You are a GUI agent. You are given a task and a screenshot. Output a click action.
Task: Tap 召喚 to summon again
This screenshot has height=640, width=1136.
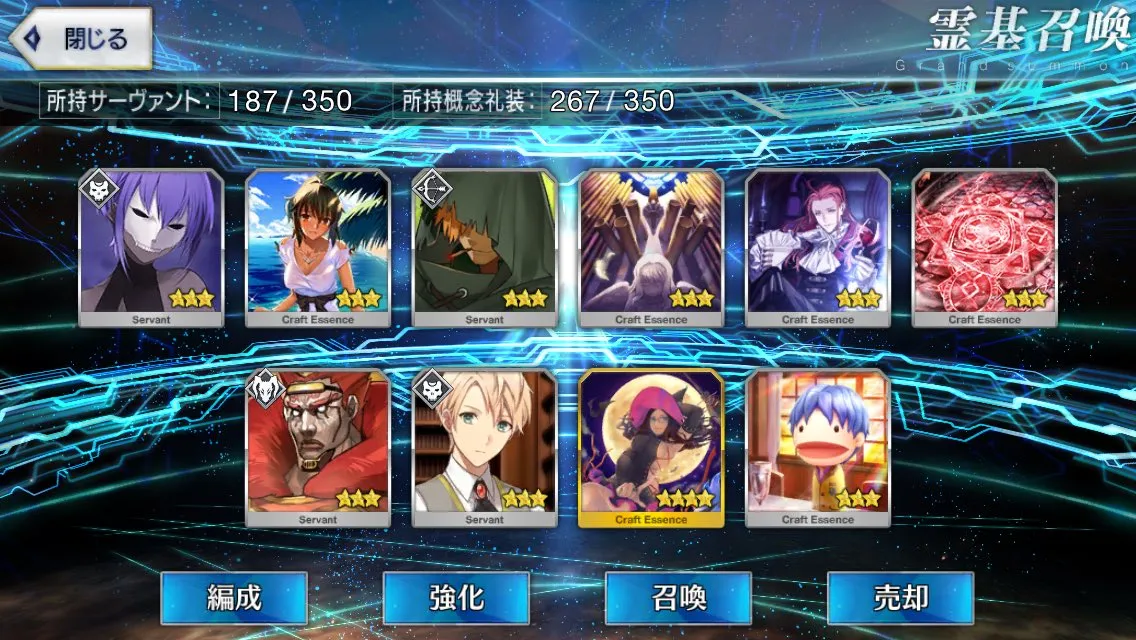[x=678, y=598]
